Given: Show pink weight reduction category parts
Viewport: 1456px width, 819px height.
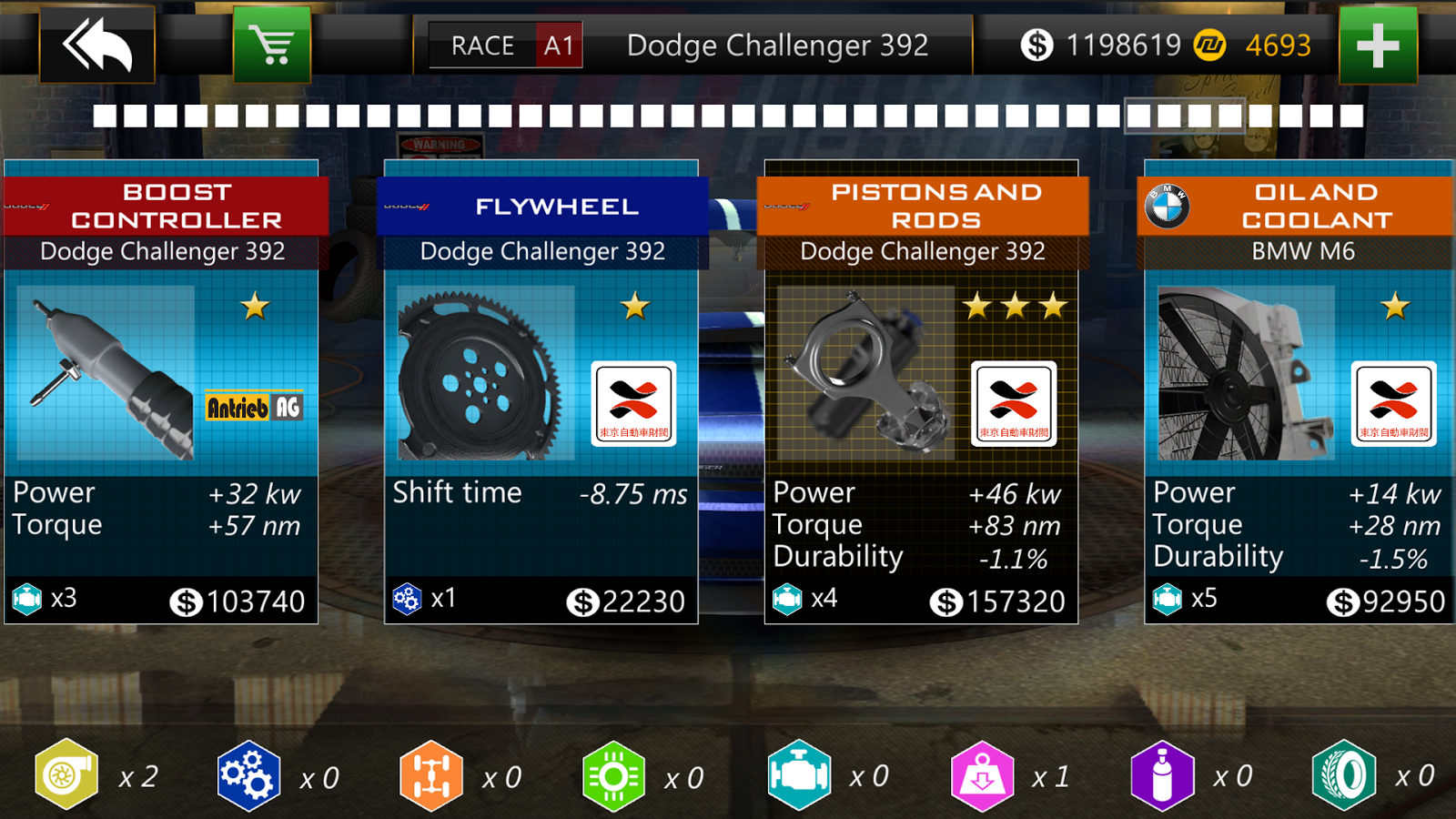Looking at the screenshot, I should coord(982,775).
